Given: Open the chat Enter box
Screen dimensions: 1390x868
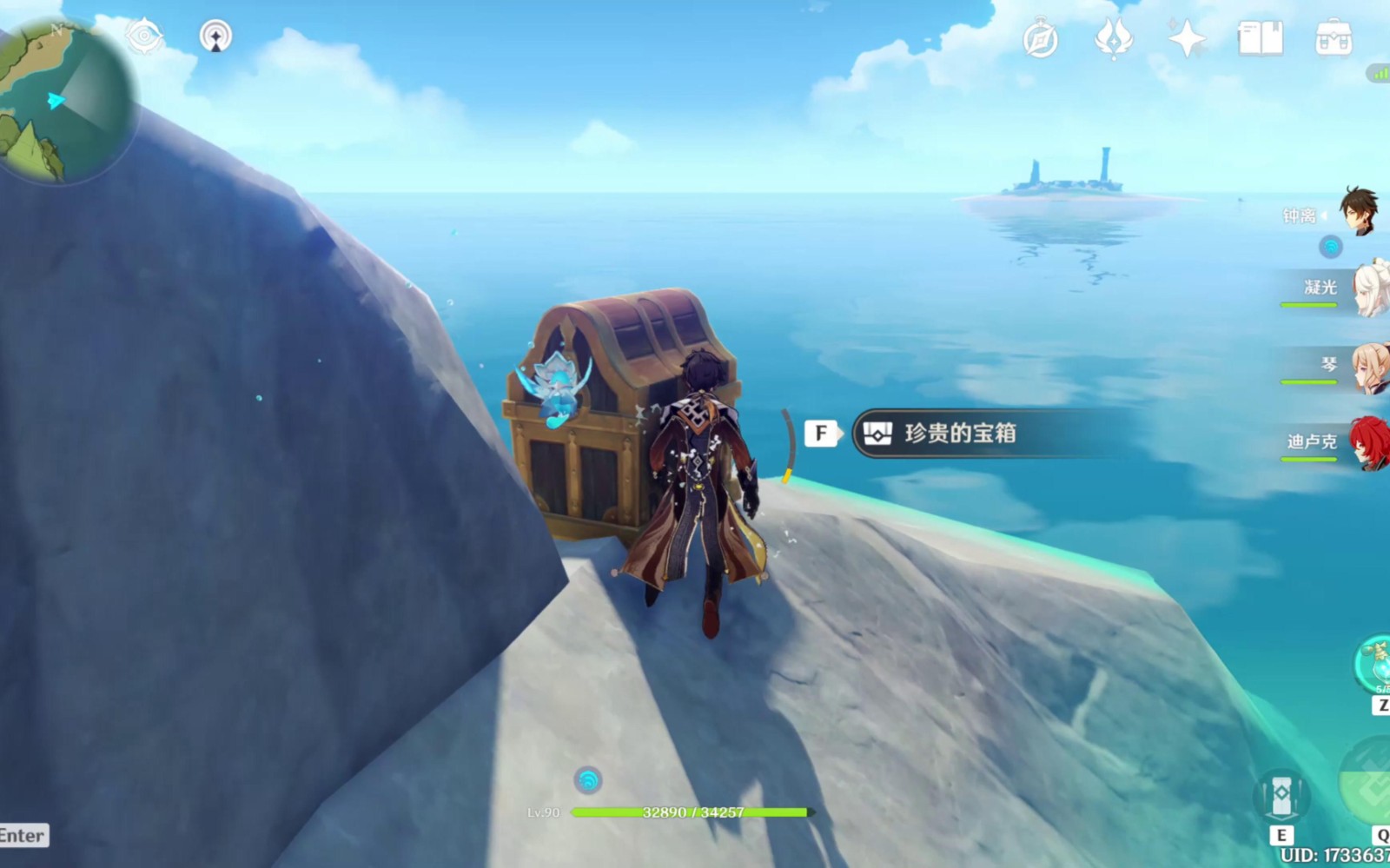Looking at the screenshot, I should [x=23, y=836].
